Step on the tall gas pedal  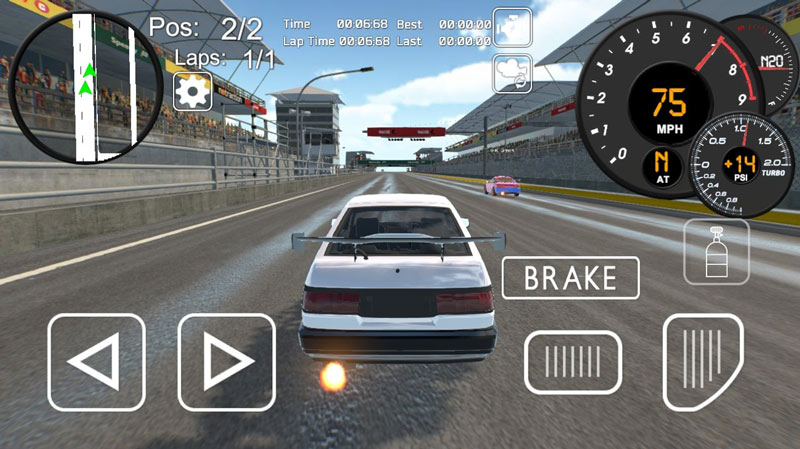[x=703, y=362]
